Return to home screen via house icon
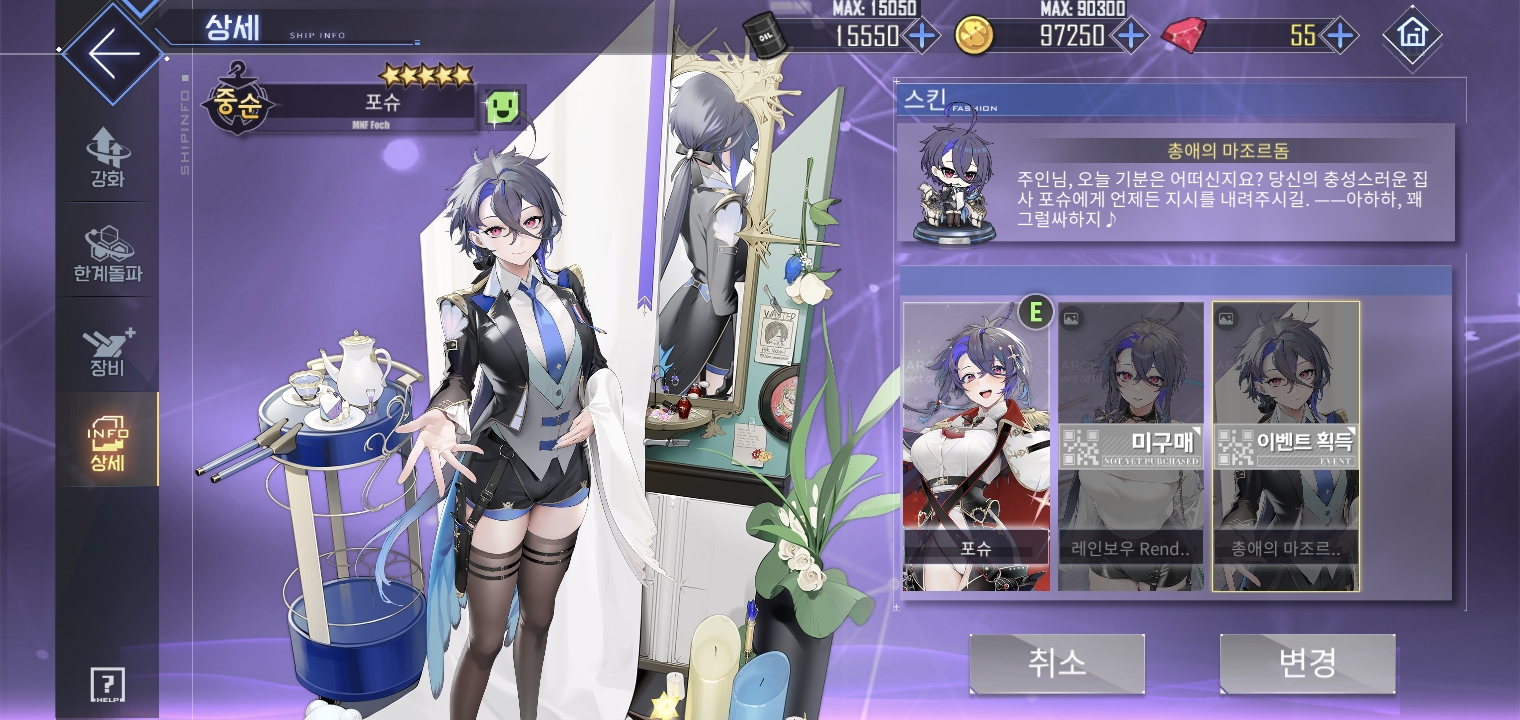 point(1412,35)
